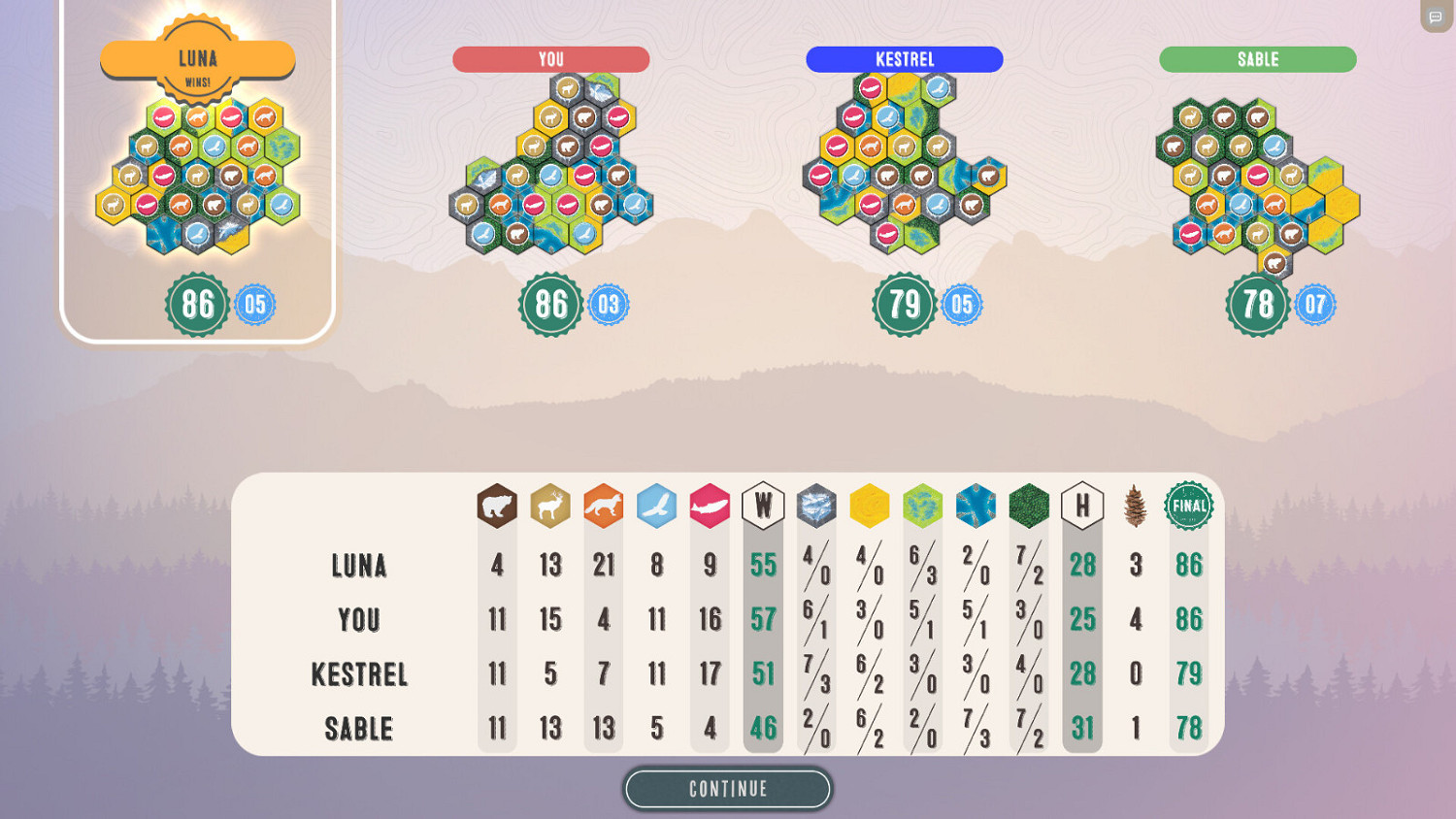Click Luna's winning score badge

click(197, 304)
